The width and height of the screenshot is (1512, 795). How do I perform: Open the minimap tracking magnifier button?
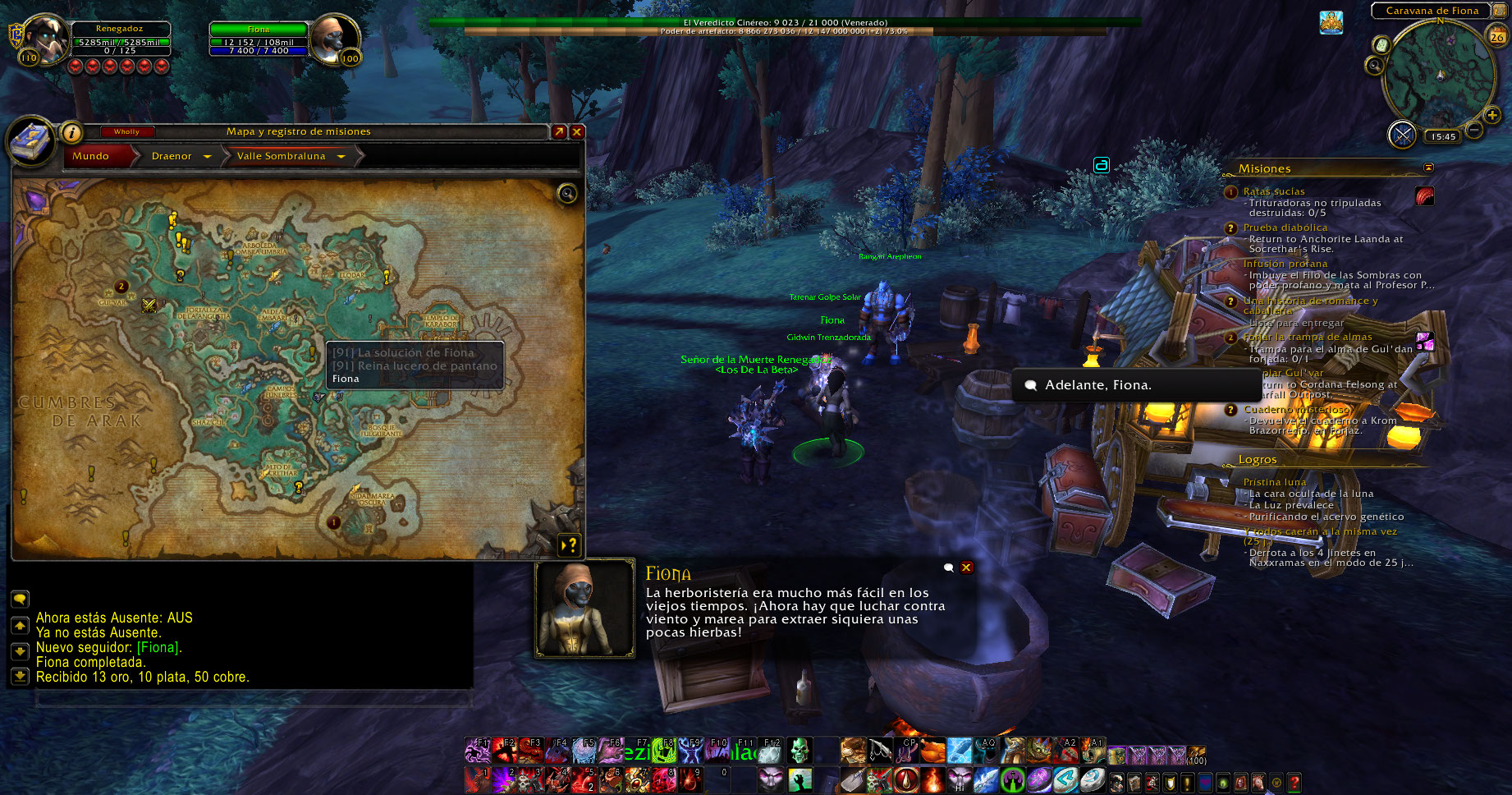point(1375,65)
